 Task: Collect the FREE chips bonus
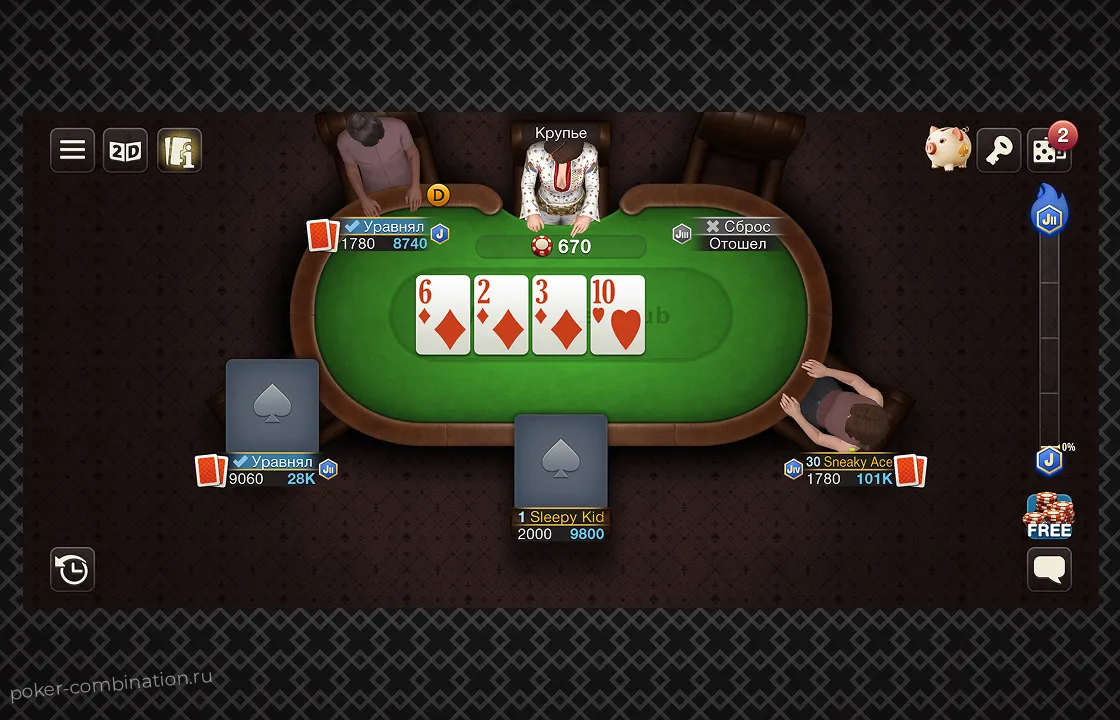1048,516
